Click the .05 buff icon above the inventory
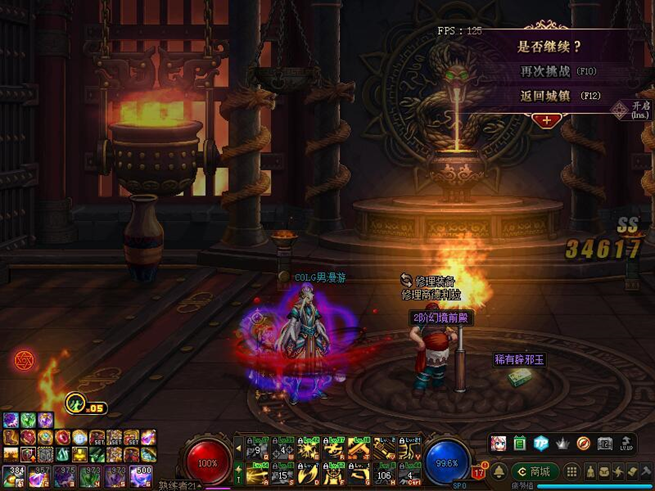The width and height of the screenshot is (655, 491). click(76, 403)
